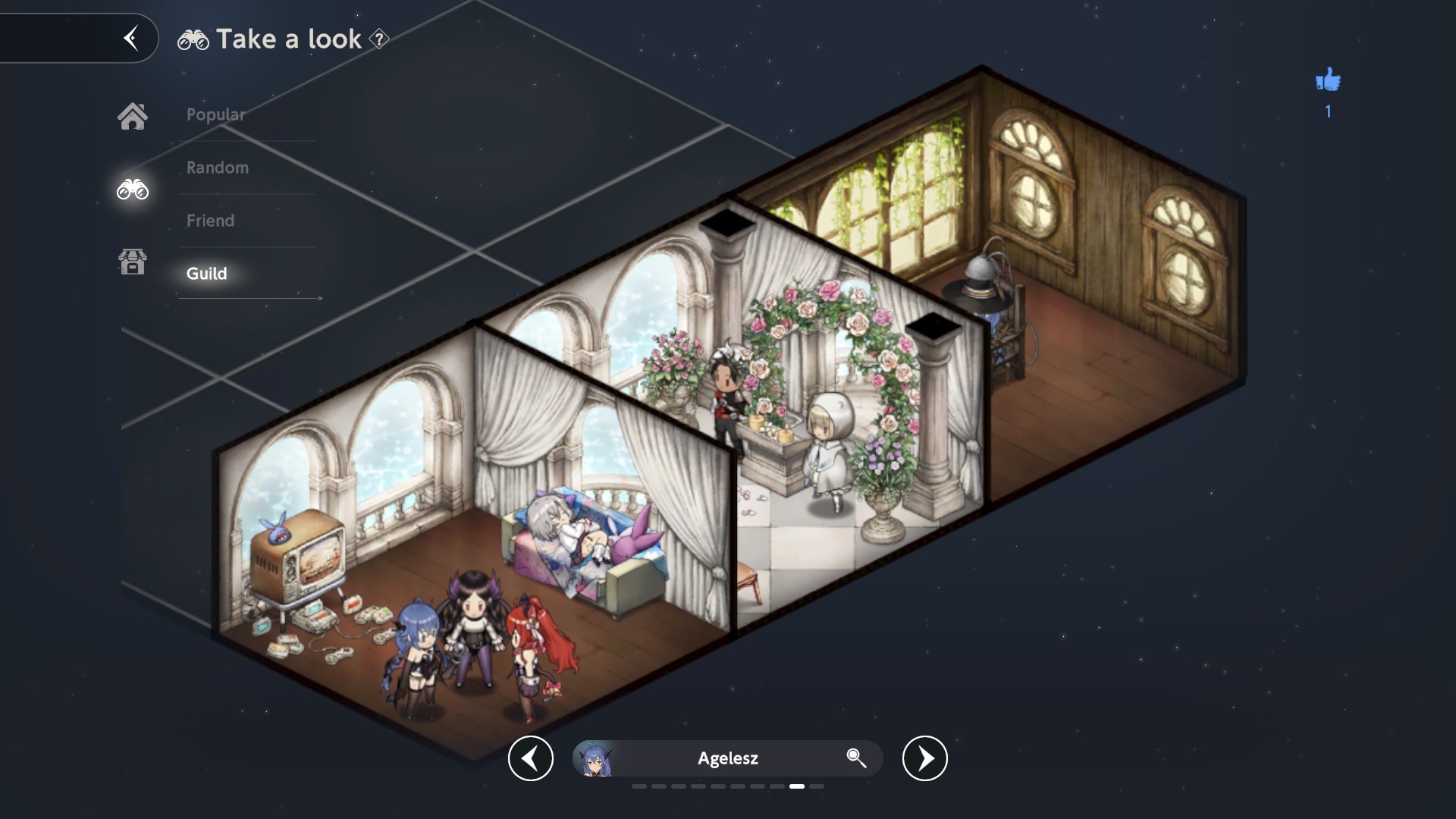Click the magnifying glass search icon
This screenshot has width=1456, height=819.
click(x=856, y=758)
